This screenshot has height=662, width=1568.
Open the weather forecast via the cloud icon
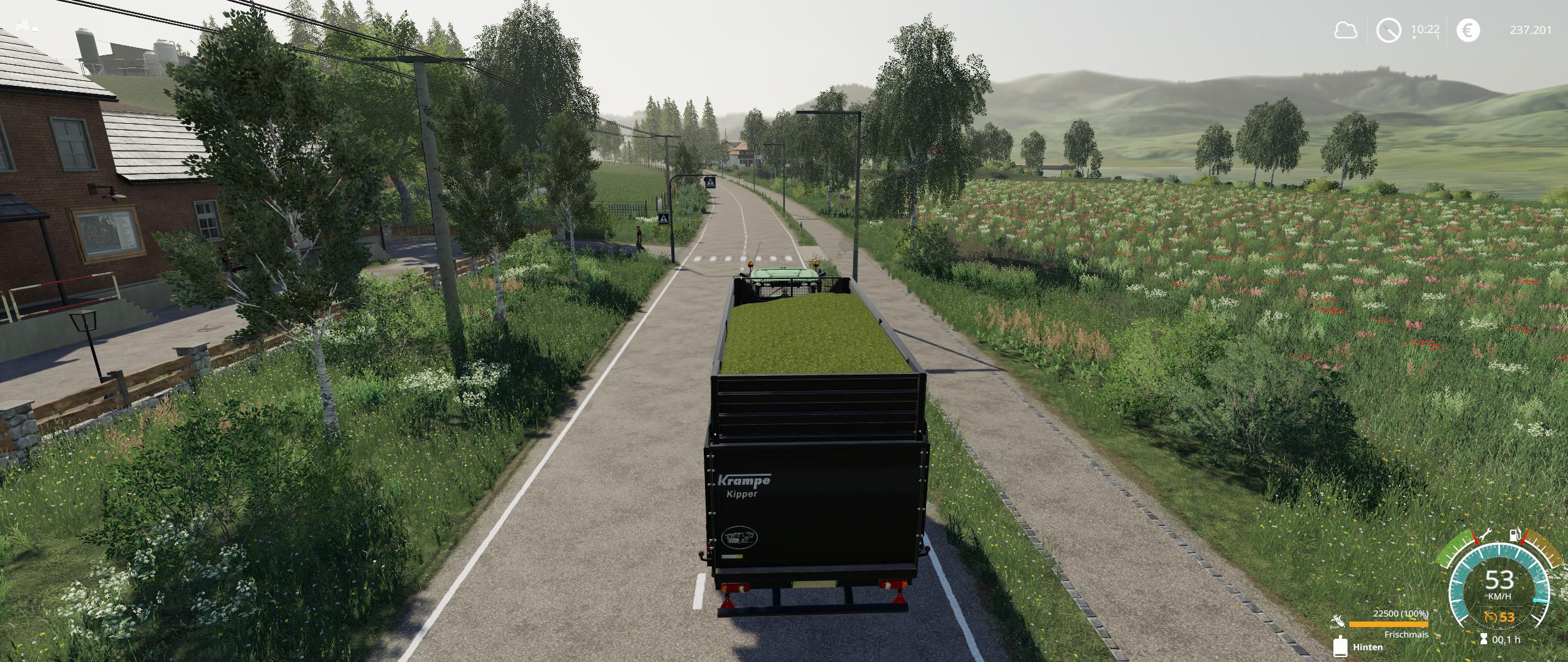1346,30
